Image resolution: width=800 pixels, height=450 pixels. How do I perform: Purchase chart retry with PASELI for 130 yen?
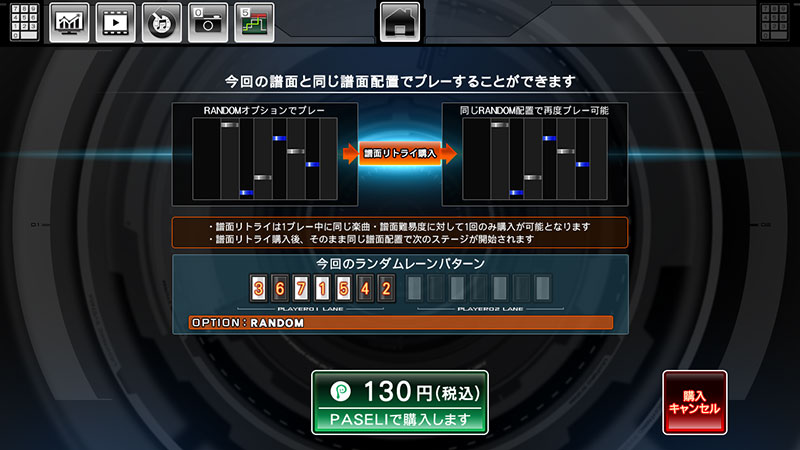click(400, 402)
